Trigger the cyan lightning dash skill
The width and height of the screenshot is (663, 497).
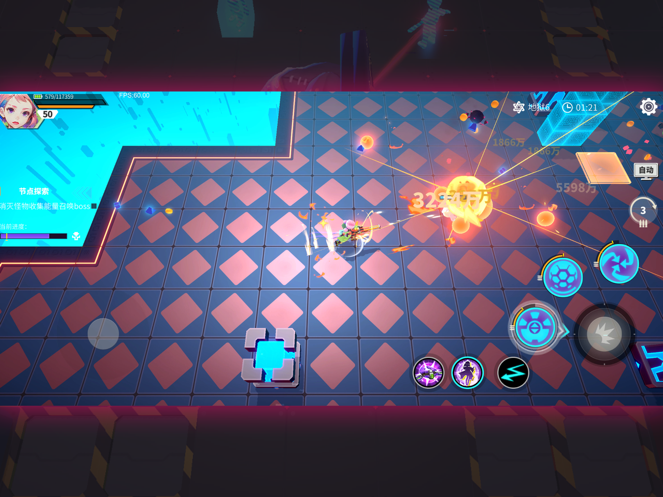(513, 372)
